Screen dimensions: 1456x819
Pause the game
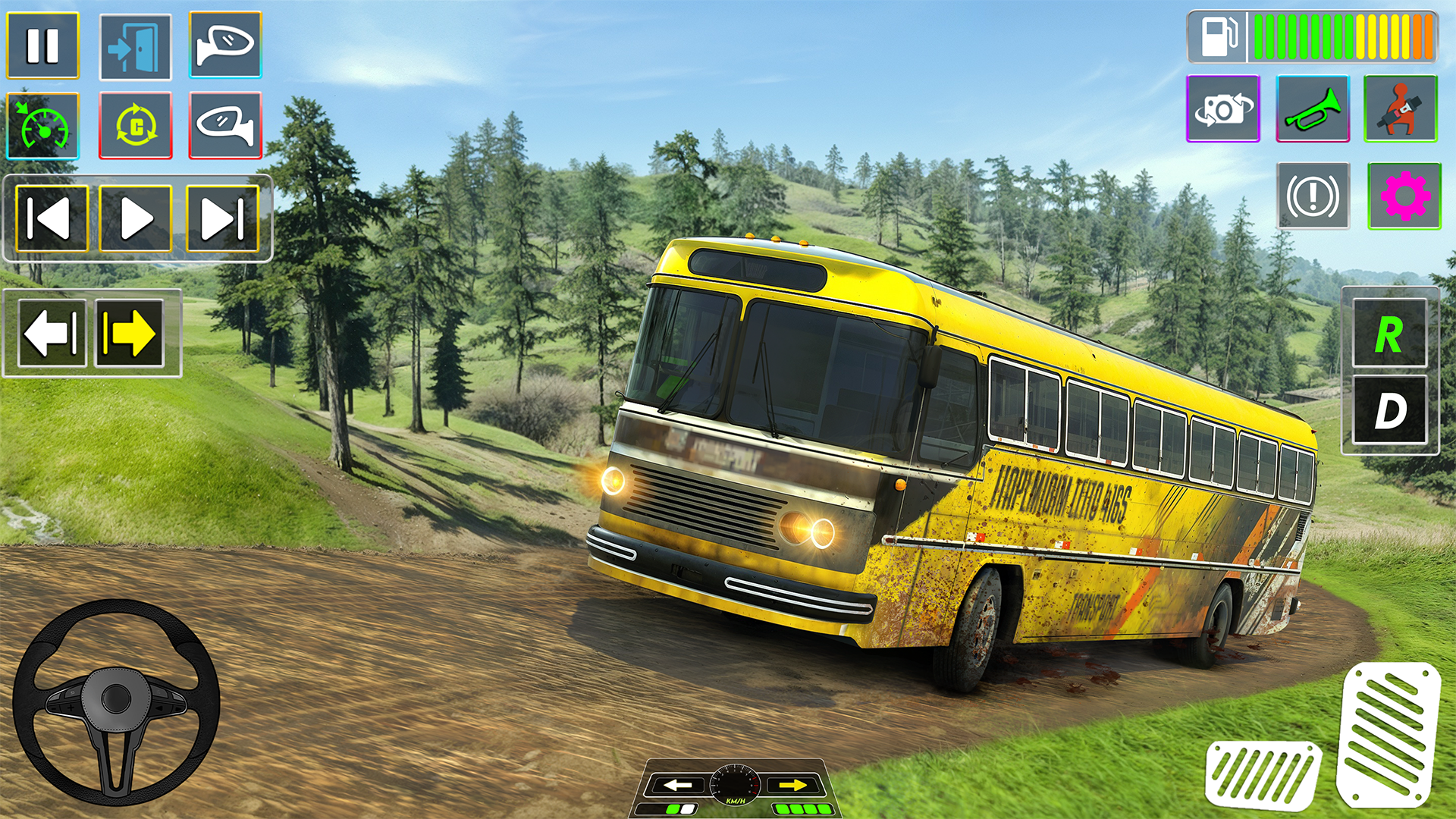coord(42,45)
